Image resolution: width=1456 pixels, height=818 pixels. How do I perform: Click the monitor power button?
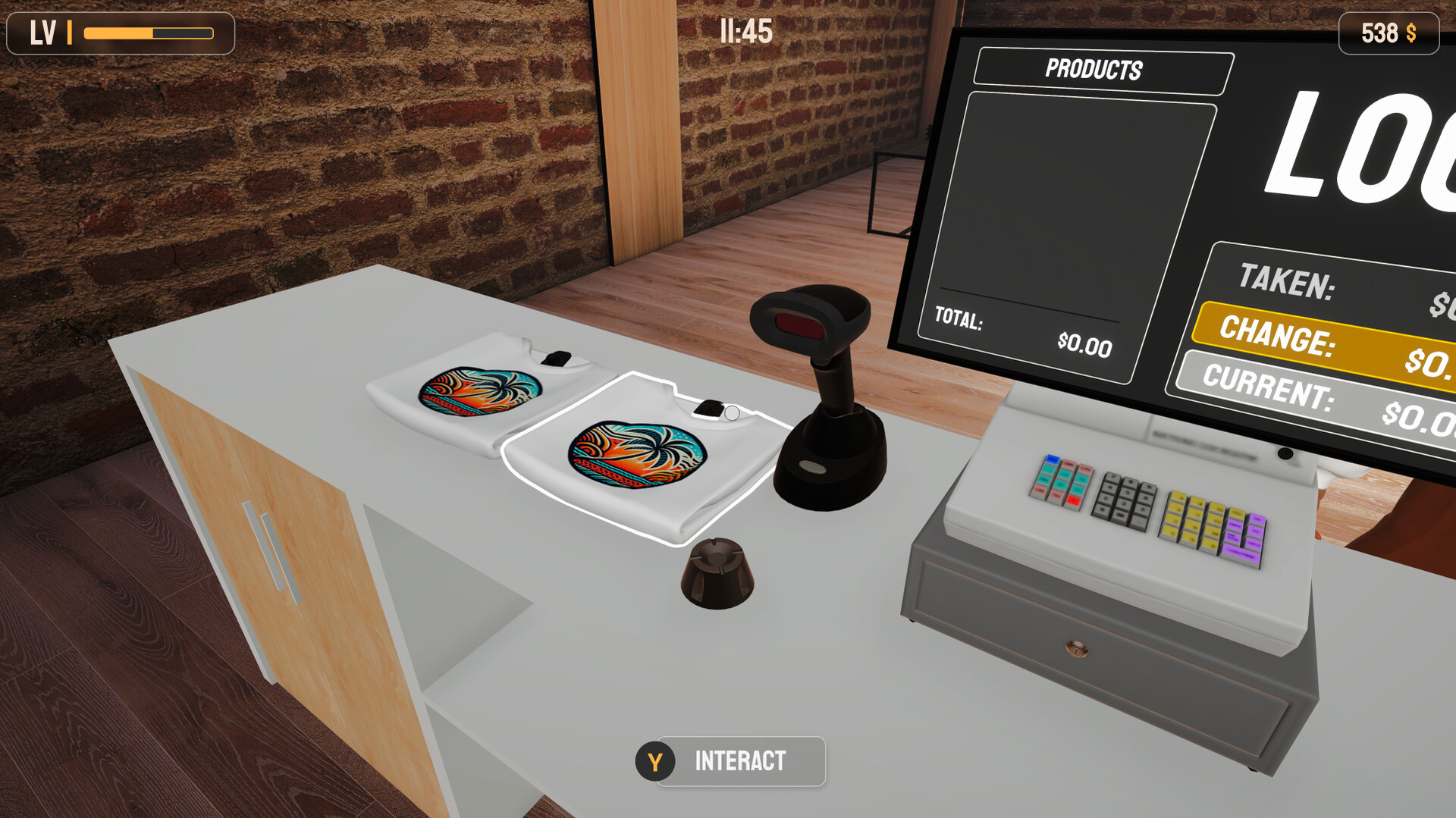[1287, 455]
